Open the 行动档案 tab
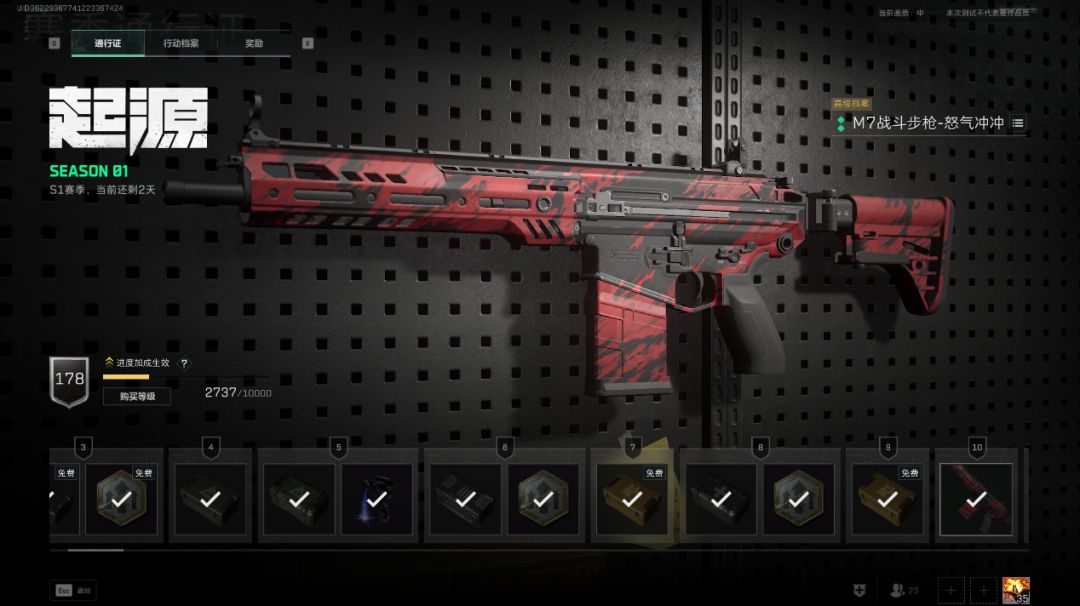1080x606 pixels. click(x=181, y=44)
